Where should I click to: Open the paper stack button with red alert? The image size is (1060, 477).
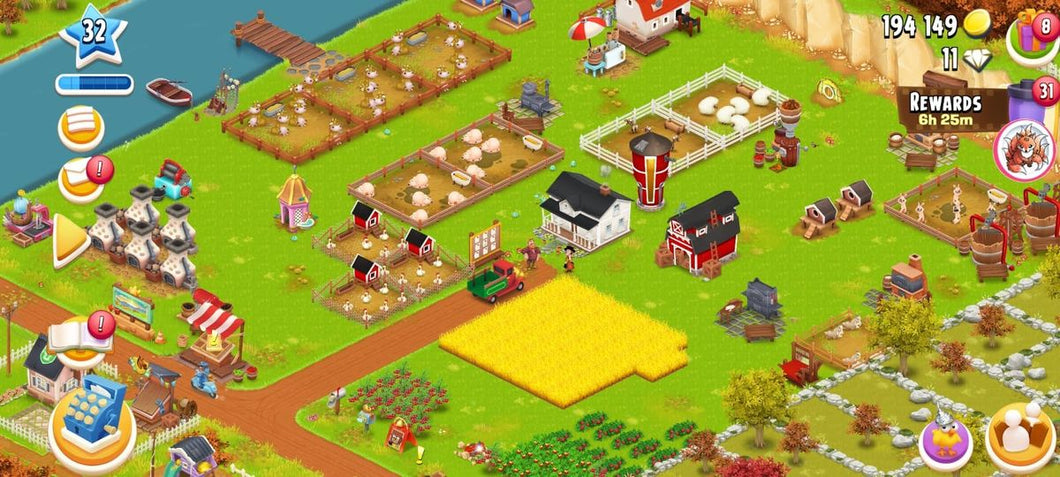coord(82,180)
